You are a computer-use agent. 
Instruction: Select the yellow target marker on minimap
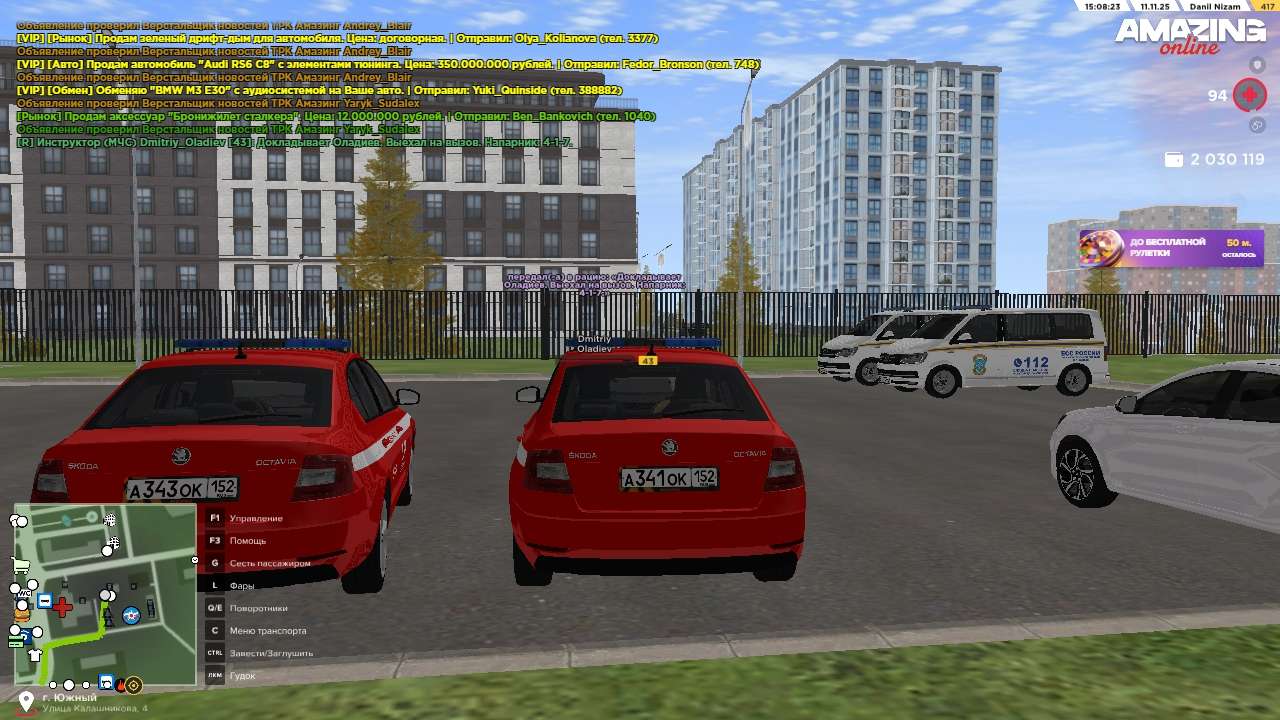click(133, 685)
